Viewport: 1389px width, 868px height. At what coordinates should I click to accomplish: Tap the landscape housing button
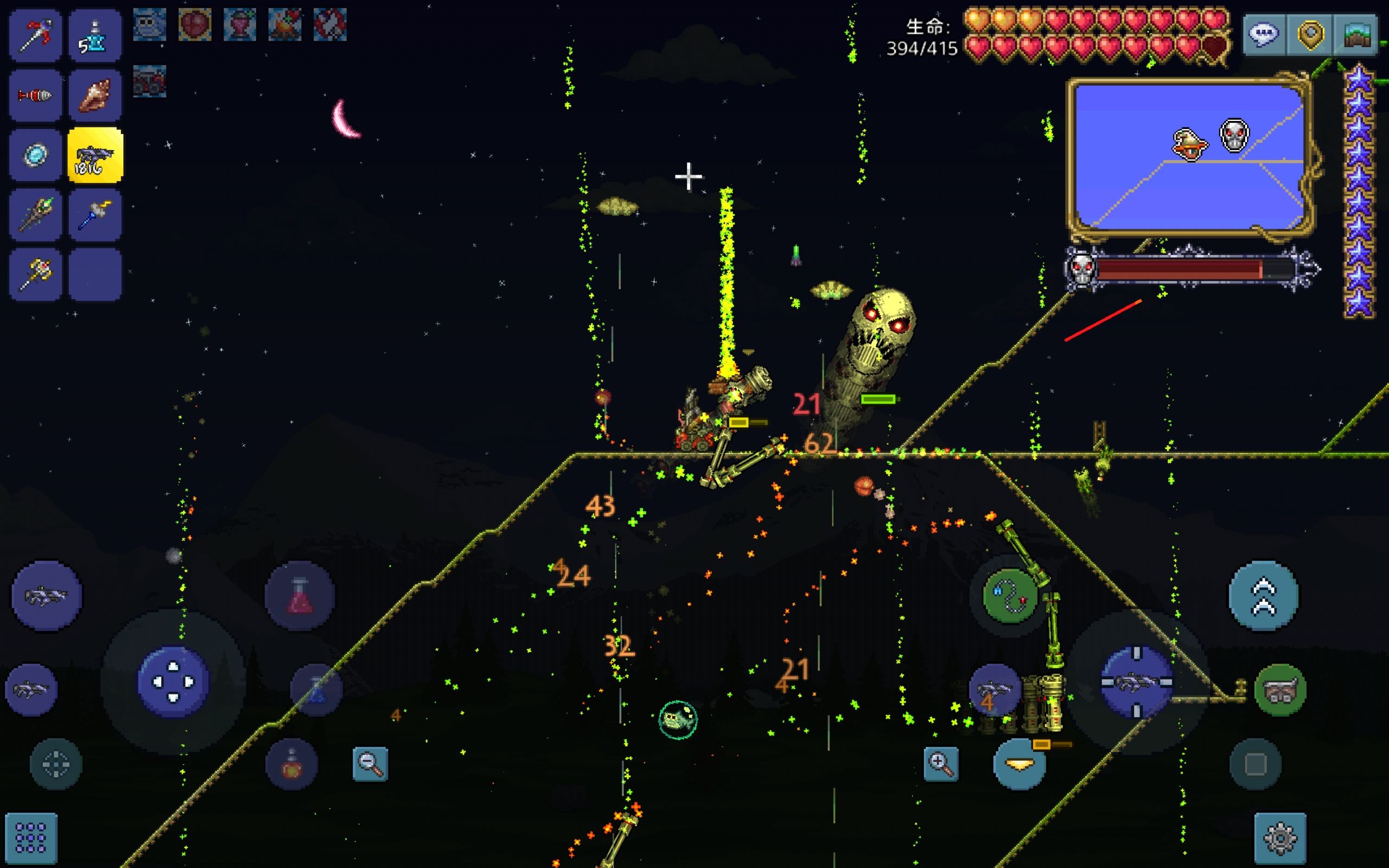1356,35
